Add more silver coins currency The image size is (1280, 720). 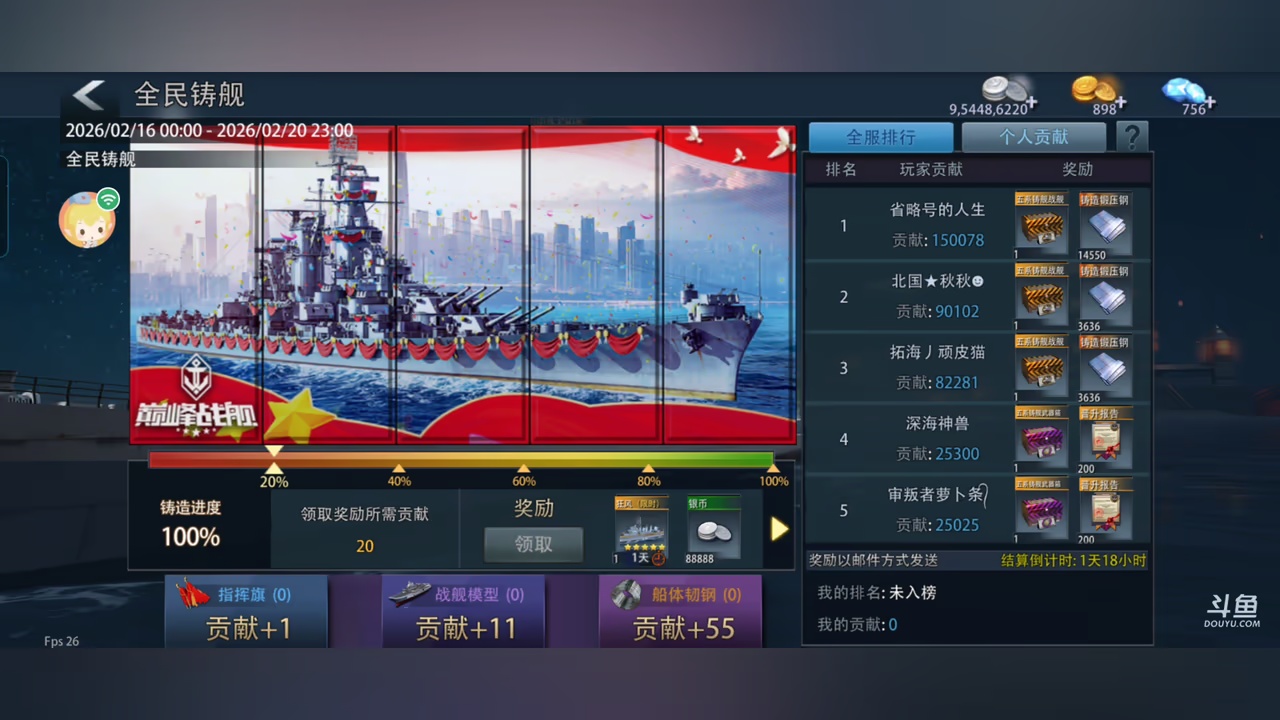click(x=1031, y=103)
